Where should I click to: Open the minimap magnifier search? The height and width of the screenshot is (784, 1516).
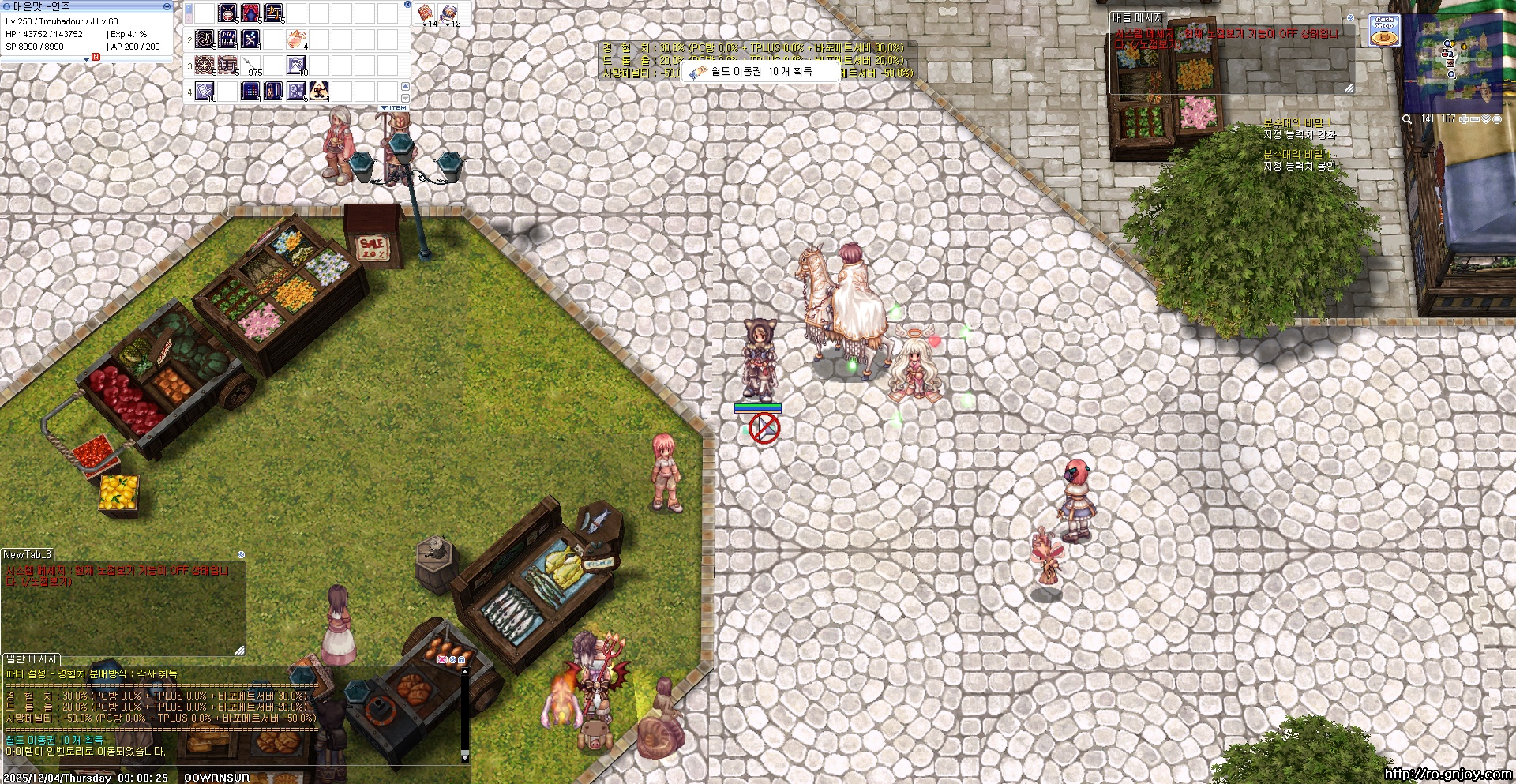pyautogui.click(x=1407, y=119)
